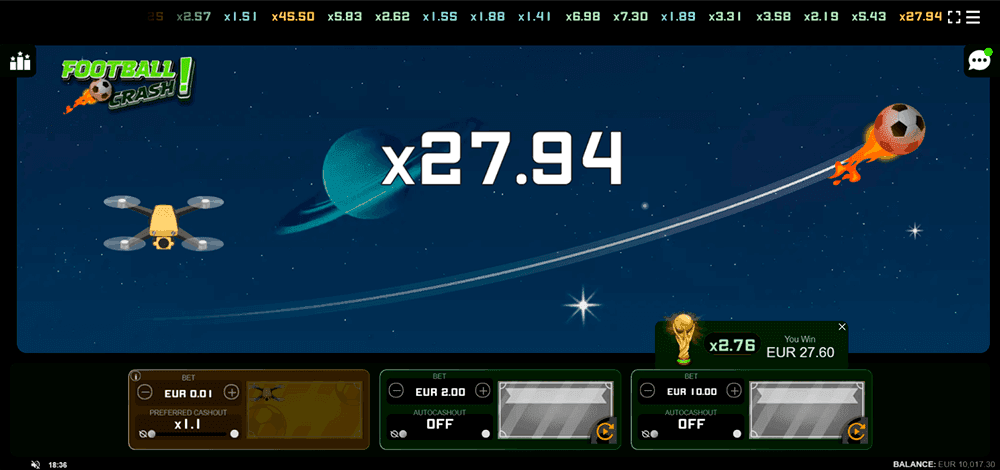Unmute the sound via speaker icon

coord(35,465)
